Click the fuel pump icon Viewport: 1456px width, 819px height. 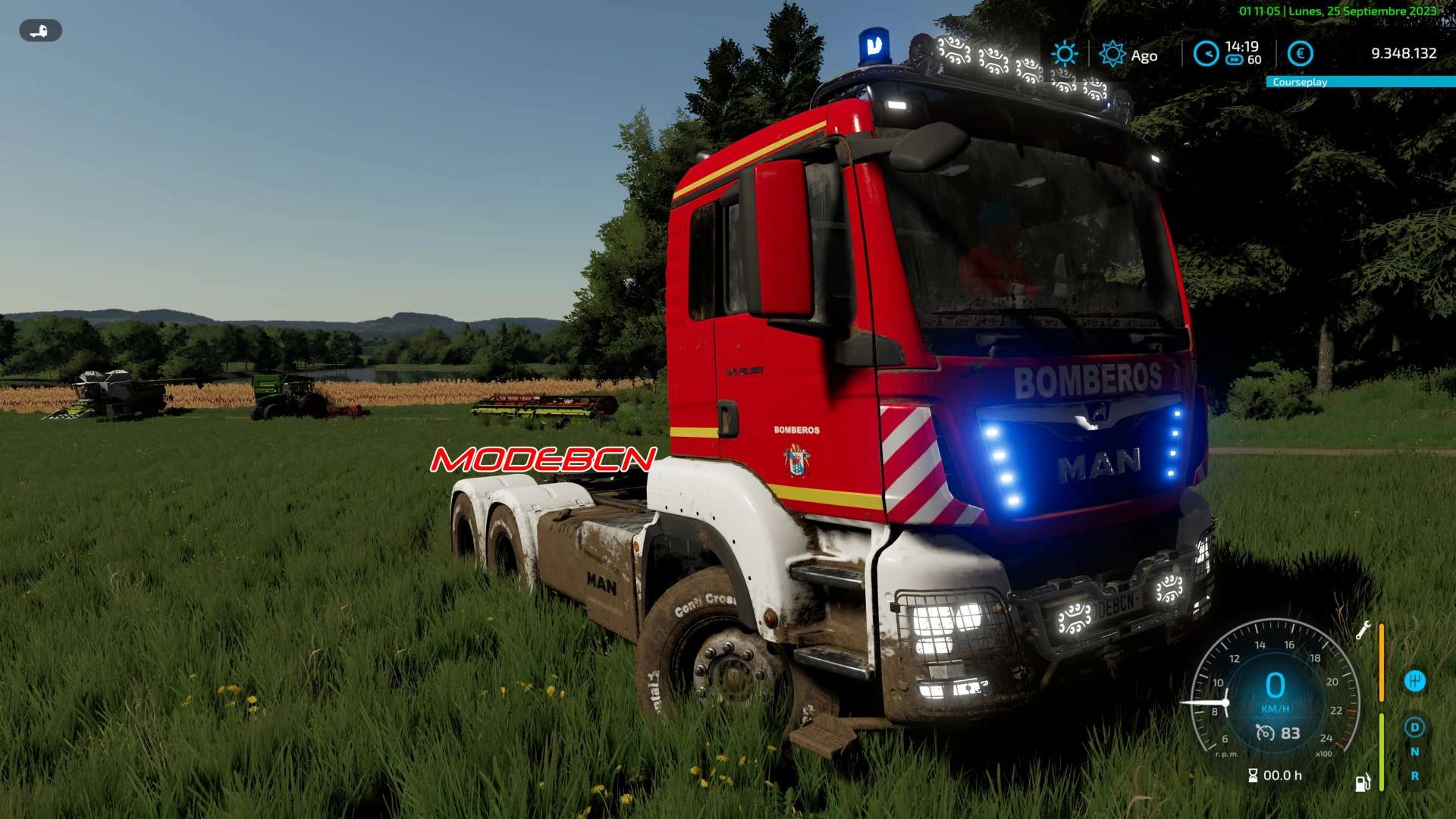click(x=1363, y=783)
